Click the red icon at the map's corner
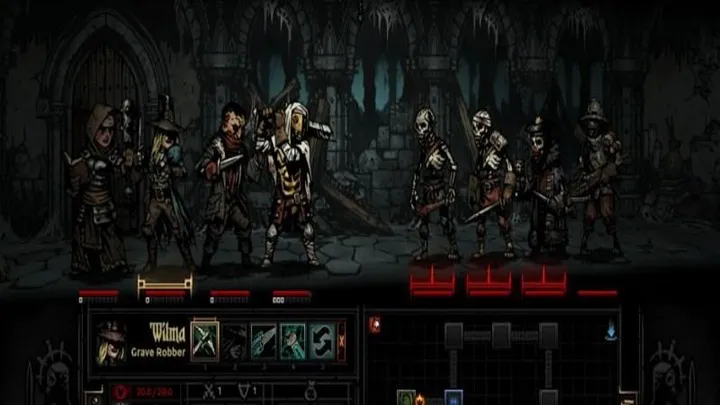The height and width of the screenshot is (405, 720). pos(375,324)
